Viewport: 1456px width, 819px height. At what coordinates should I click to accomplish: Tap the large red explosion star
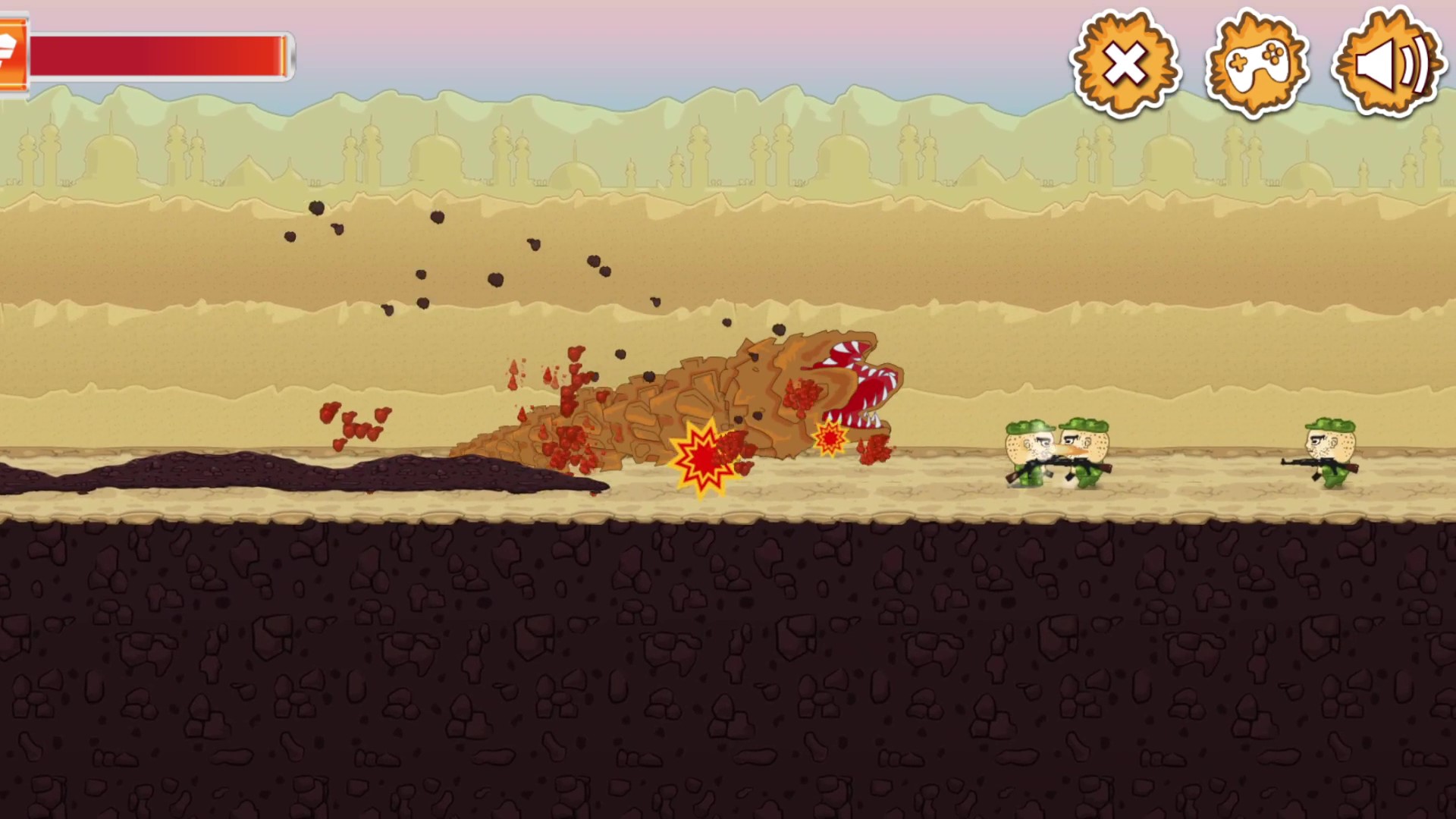701,455
